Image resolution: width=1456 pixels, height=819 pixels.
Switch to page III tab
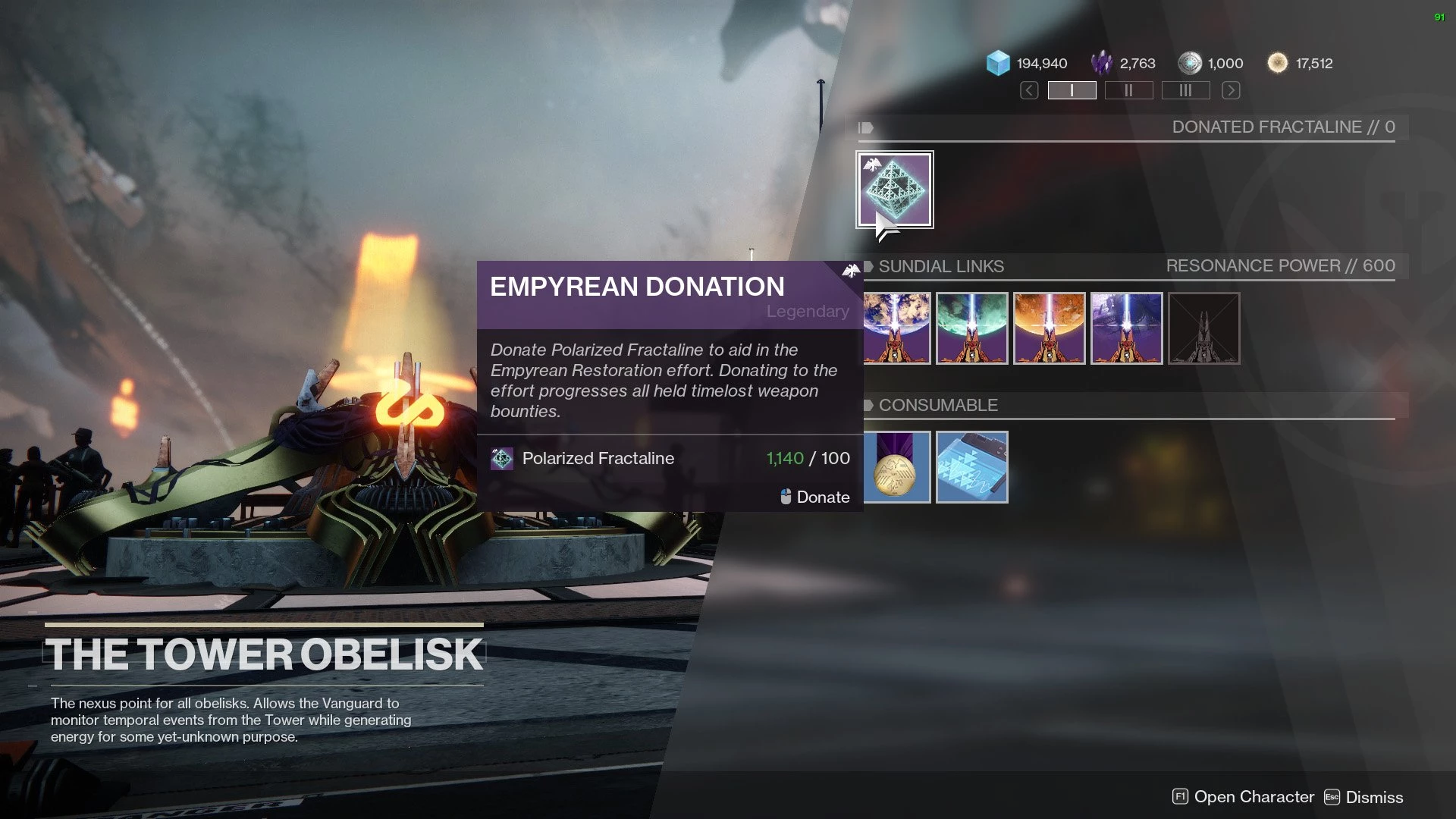(1185, 91)
